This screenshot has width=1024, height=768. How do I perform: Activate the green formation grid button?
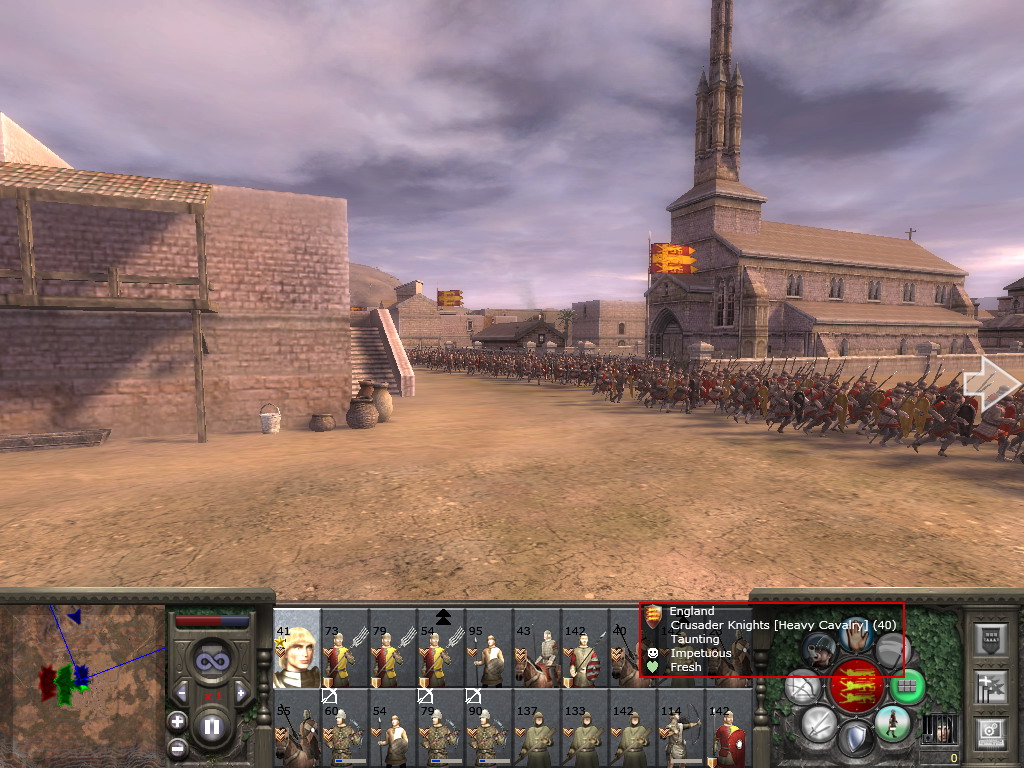(x=907, y=686)
